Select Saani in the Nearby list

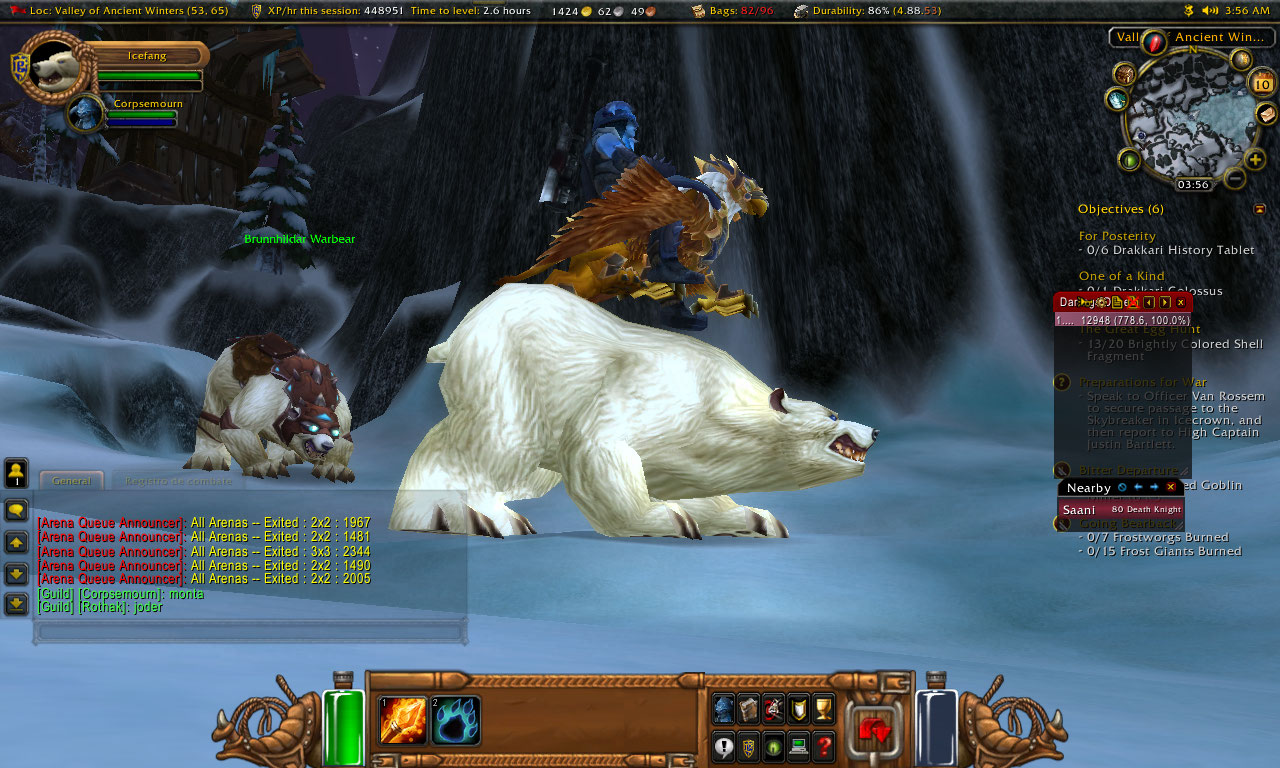(1078, 510)
